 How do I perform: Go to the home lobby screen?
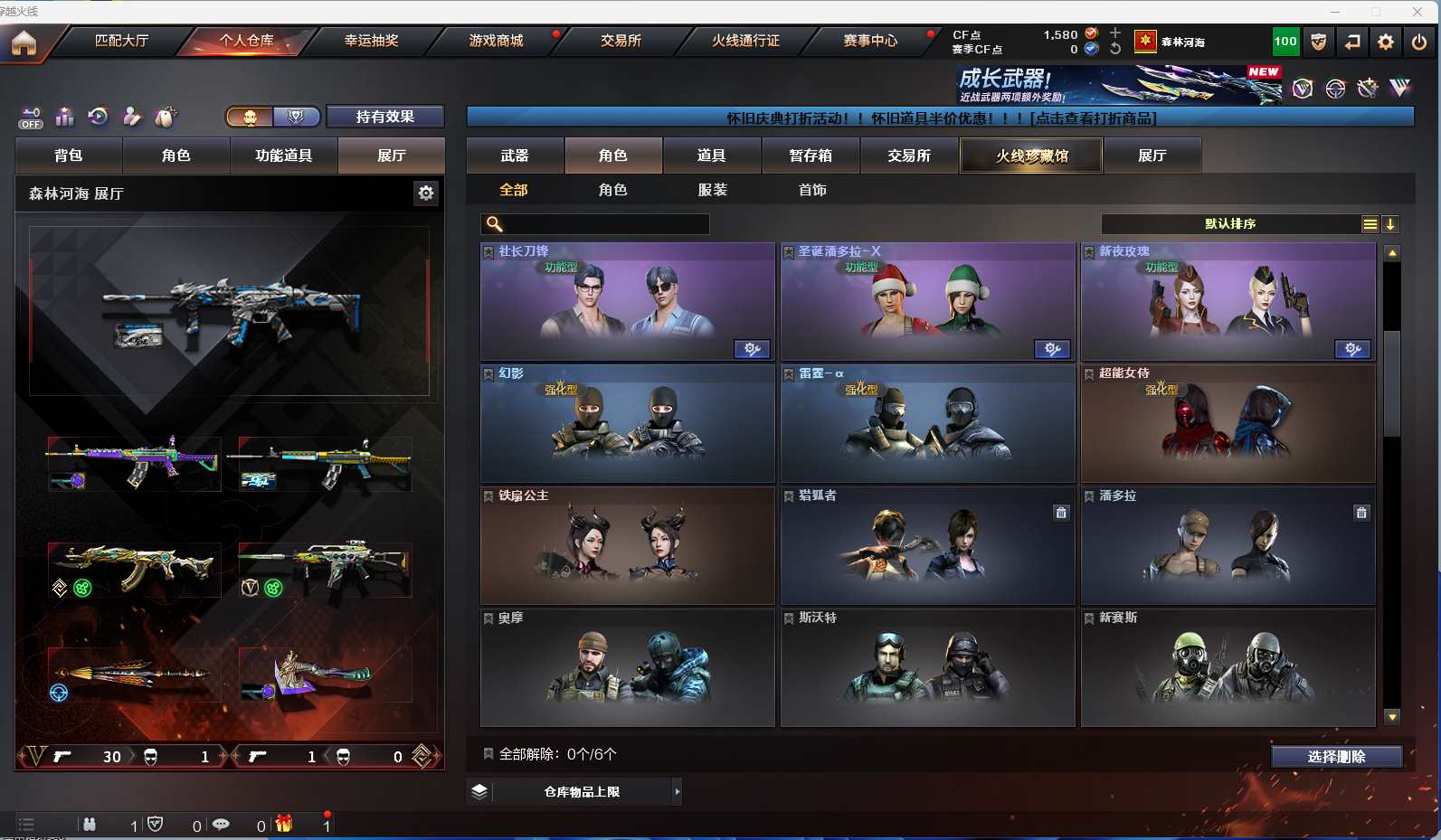pyautogui.click(x=24, y=42)
